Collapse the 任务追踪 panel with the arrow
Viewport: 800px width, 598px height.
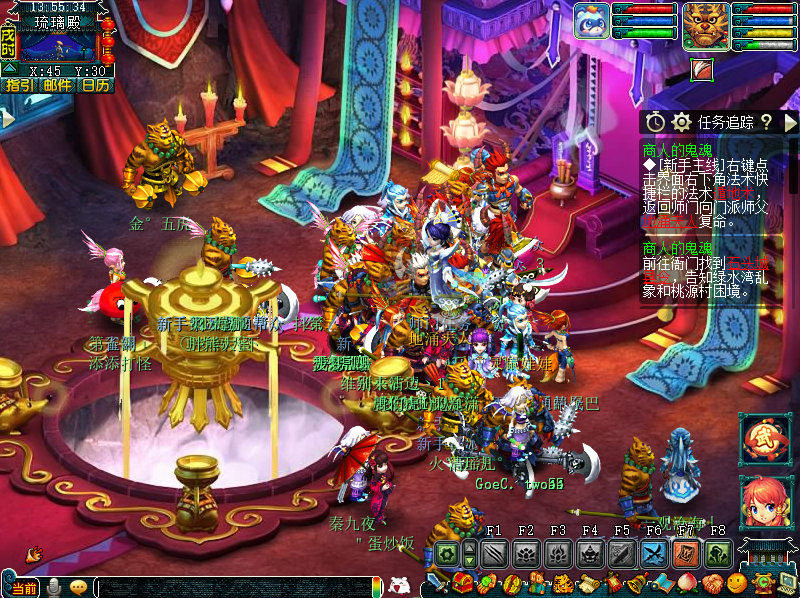790,122
